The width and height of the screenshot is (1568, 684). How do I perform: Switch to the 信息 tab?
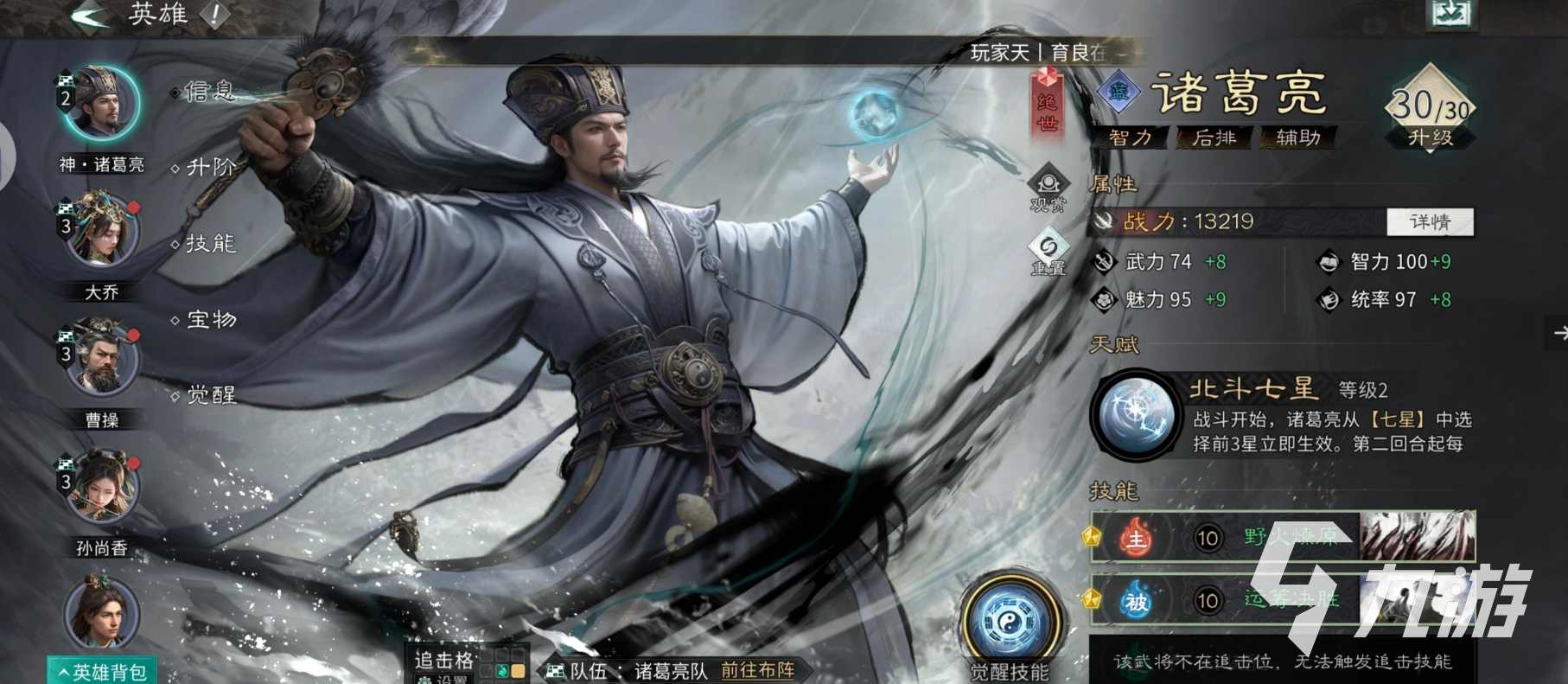coord(210,90)
